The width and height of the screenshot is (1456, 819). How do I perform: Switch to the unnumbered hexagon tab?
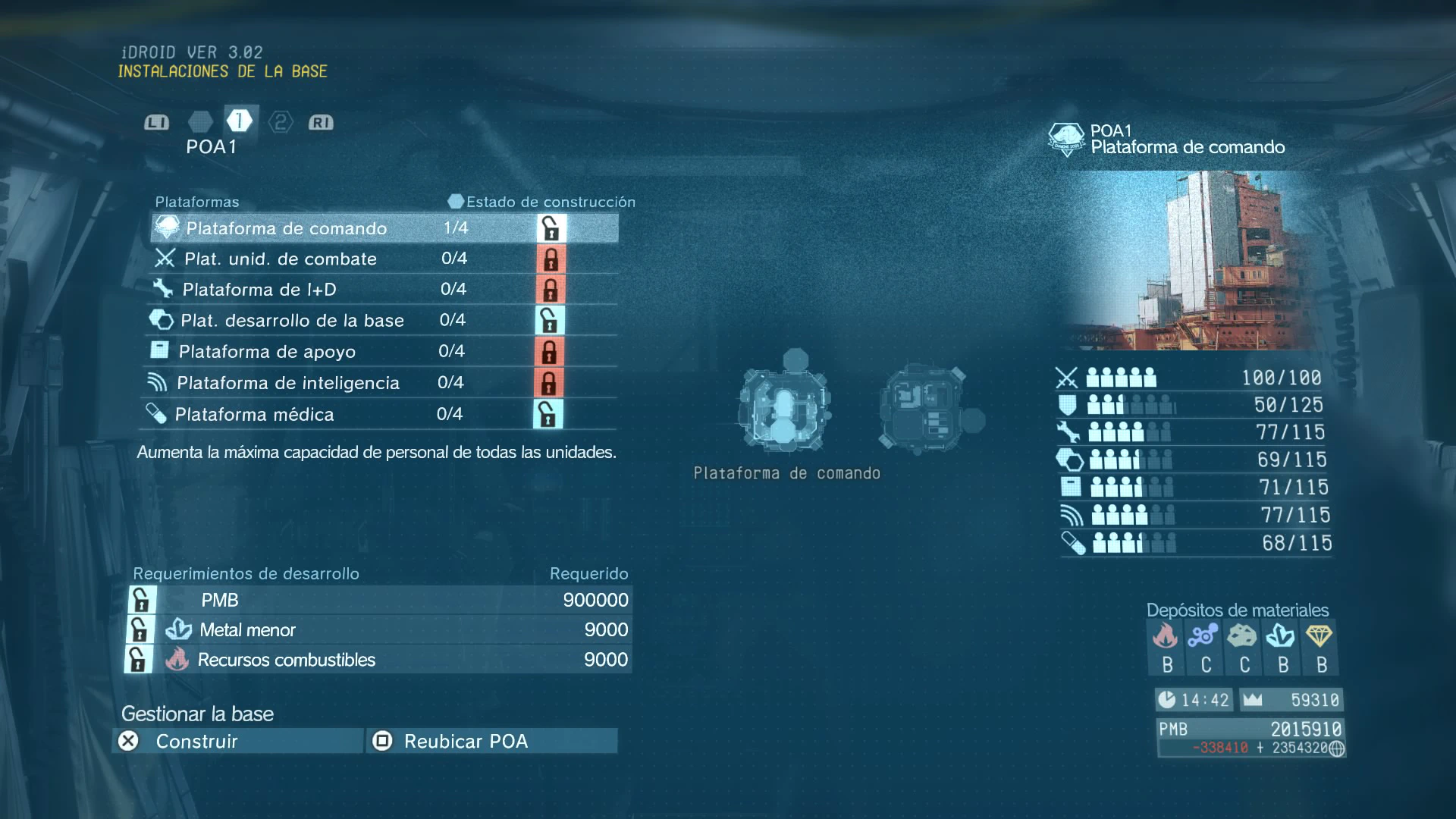[200, 122]
